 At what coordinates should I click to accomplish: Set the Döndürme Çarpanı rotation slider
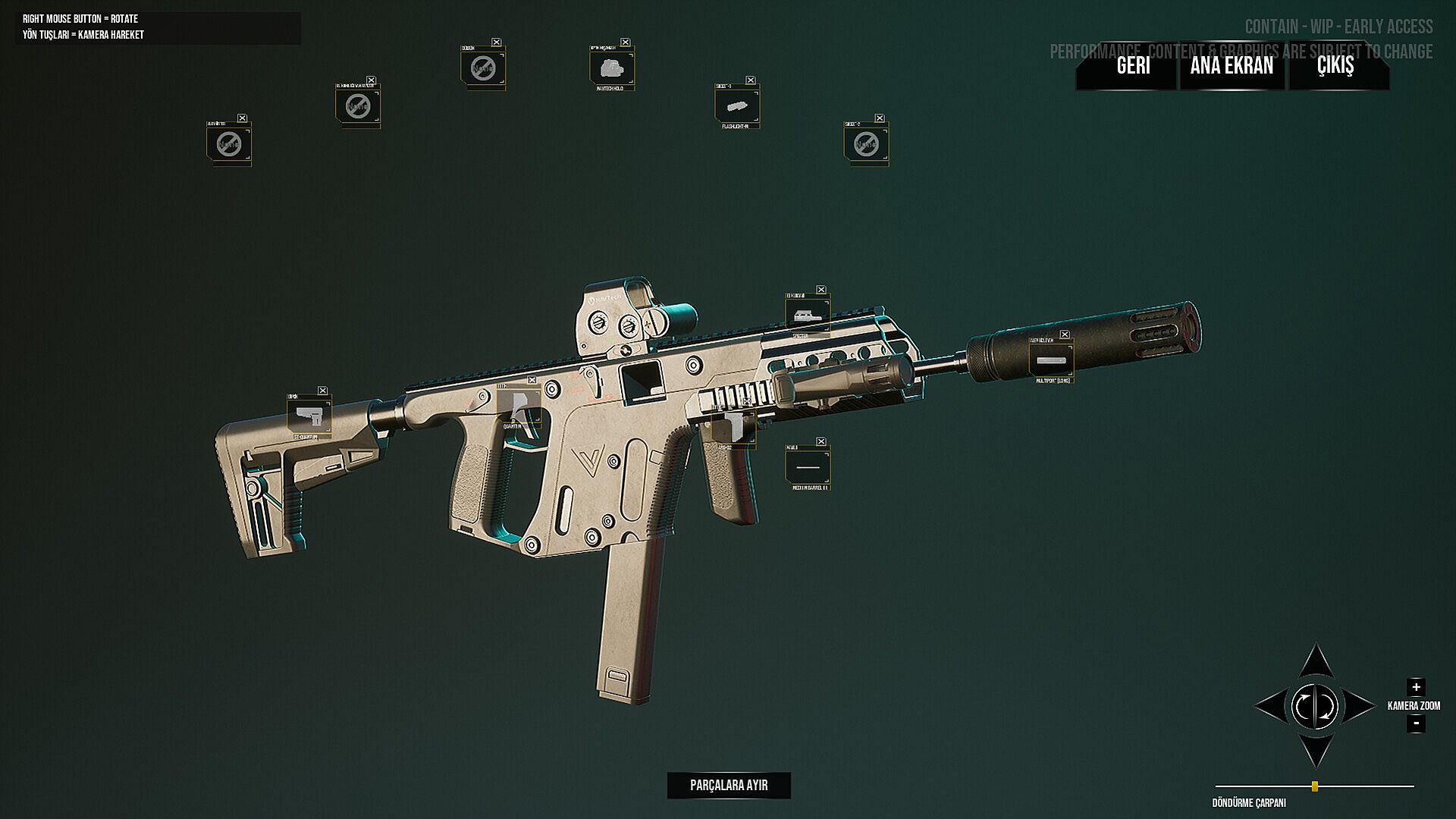[1315, 786]
